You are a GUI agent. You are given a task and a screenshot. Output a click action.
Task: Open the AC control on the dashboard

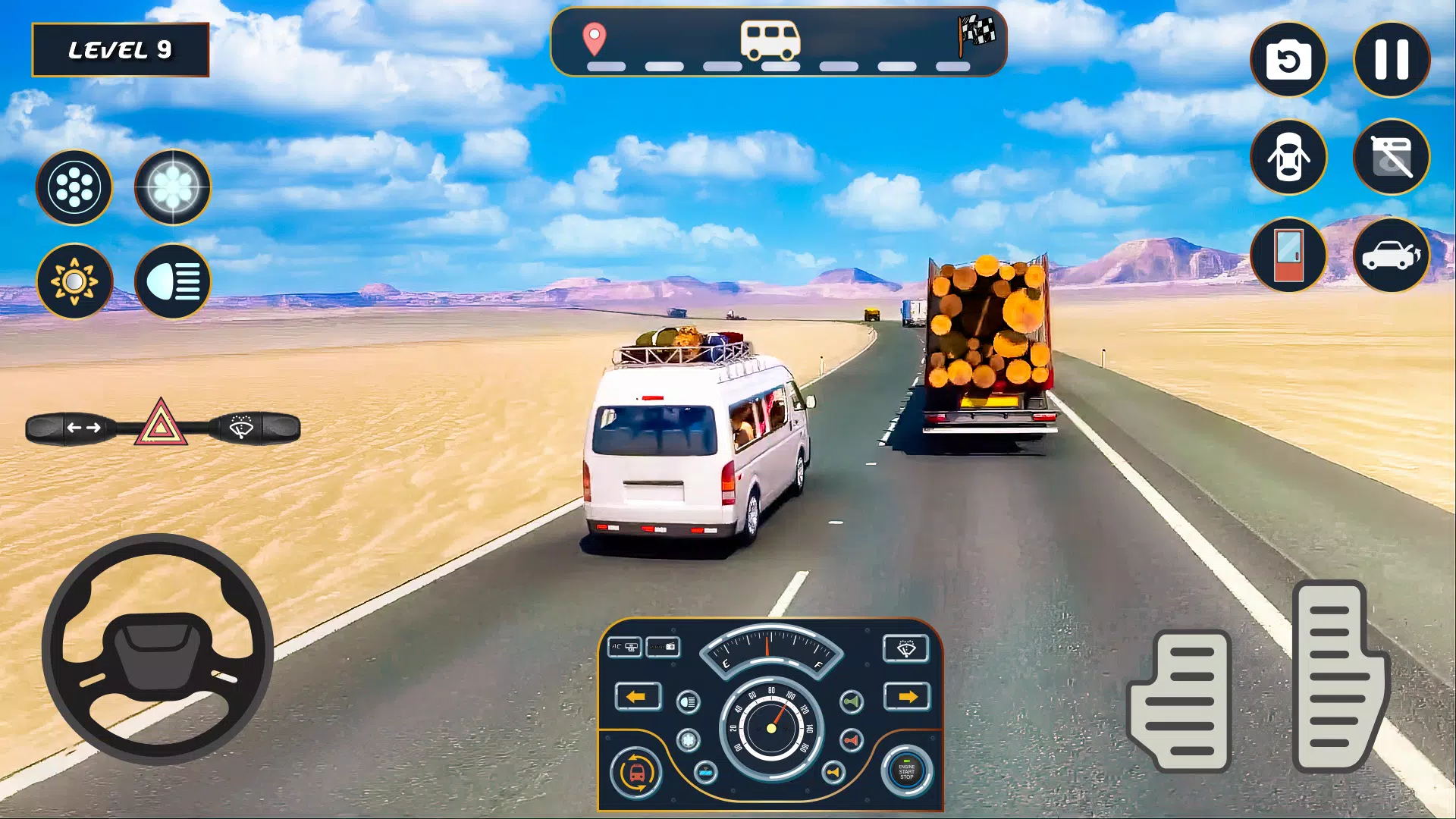(626, 648)
